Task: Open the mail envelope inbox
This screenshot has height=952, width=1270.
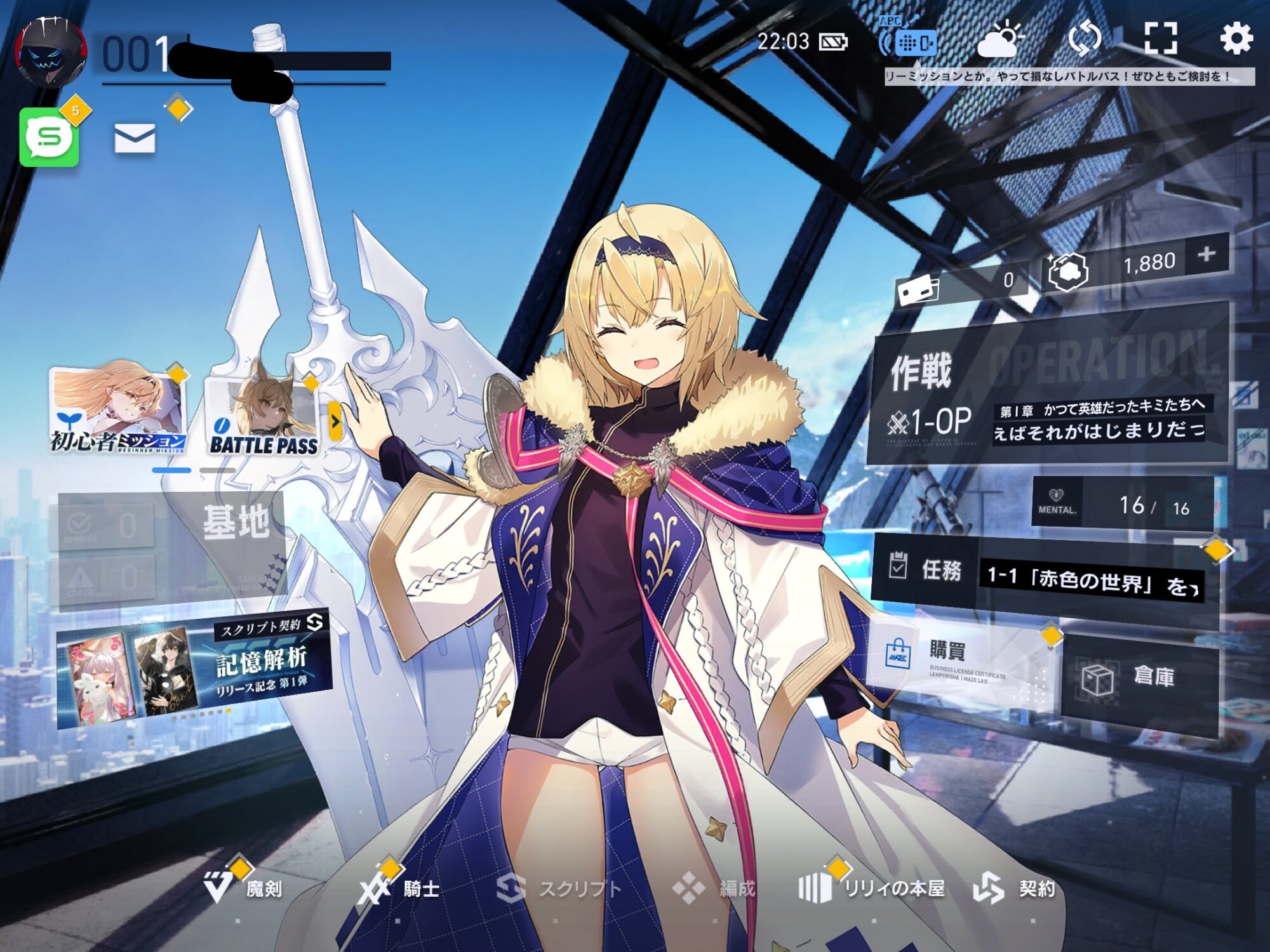Action: click(x=135, y=138)
